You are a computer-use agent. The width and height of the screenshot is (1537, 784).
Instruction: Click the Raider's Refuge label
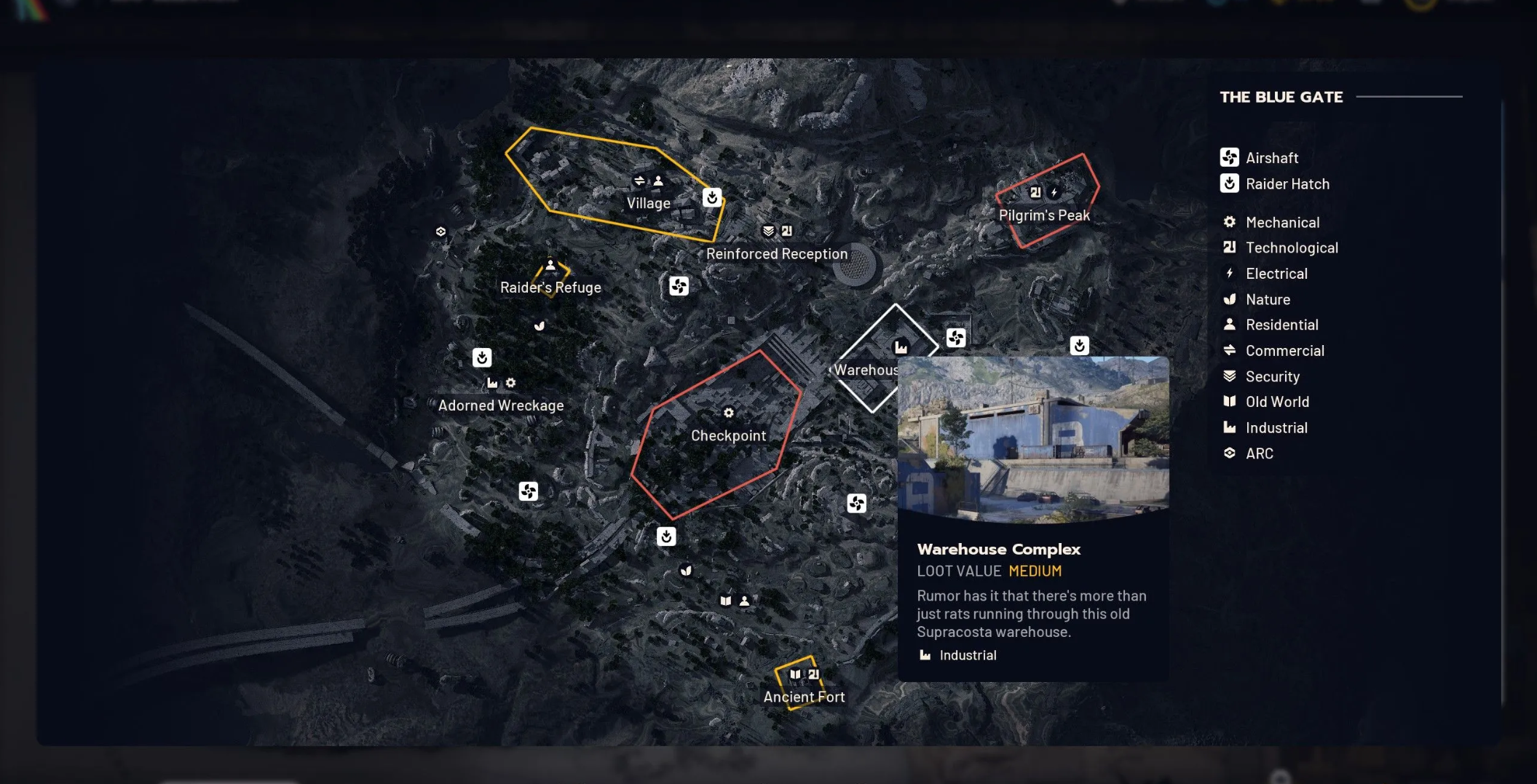550,288
